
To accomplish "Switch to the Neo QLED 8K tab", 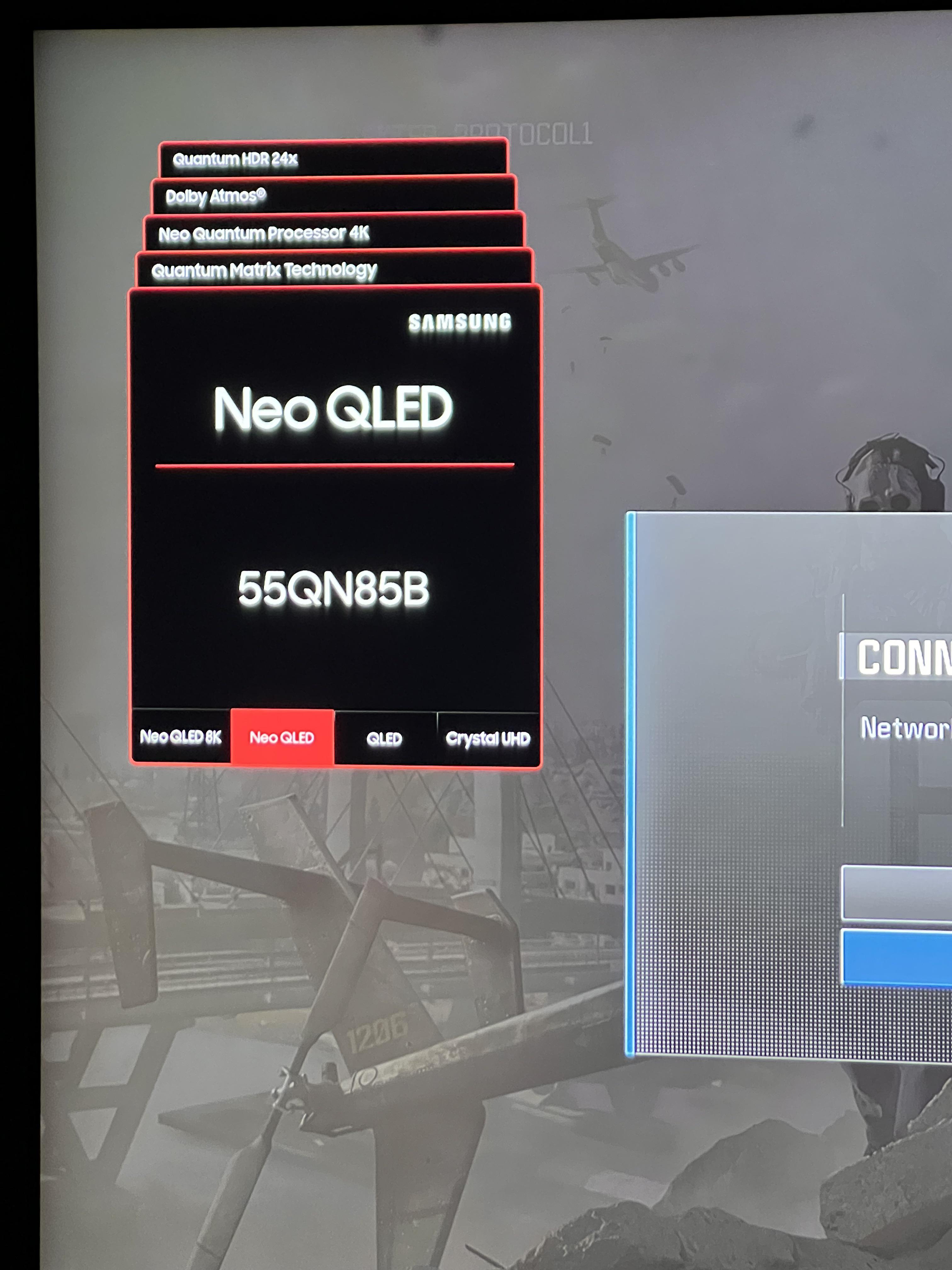I will pyautogui.click(x=180, y=737).
